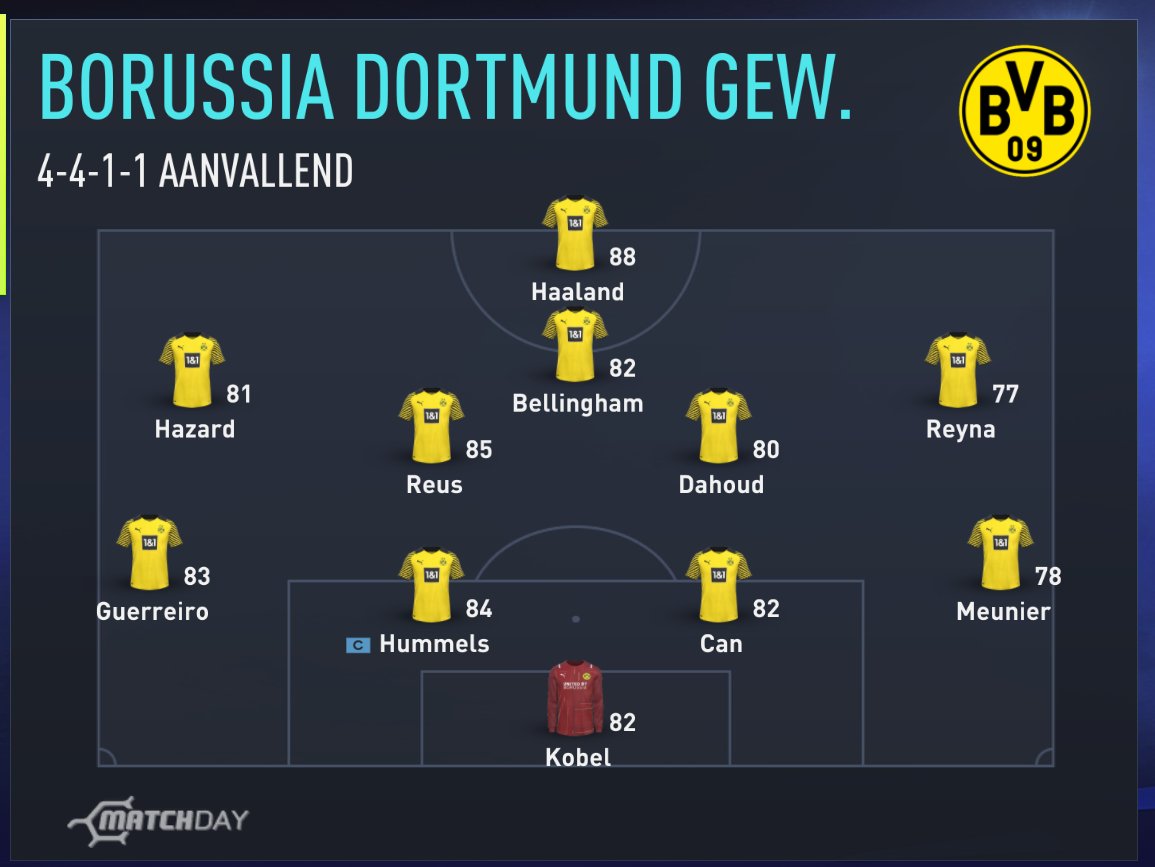Select Haaland's shirt in the lineup
Screen dimensions: 1155x867
tap(575, 234)
